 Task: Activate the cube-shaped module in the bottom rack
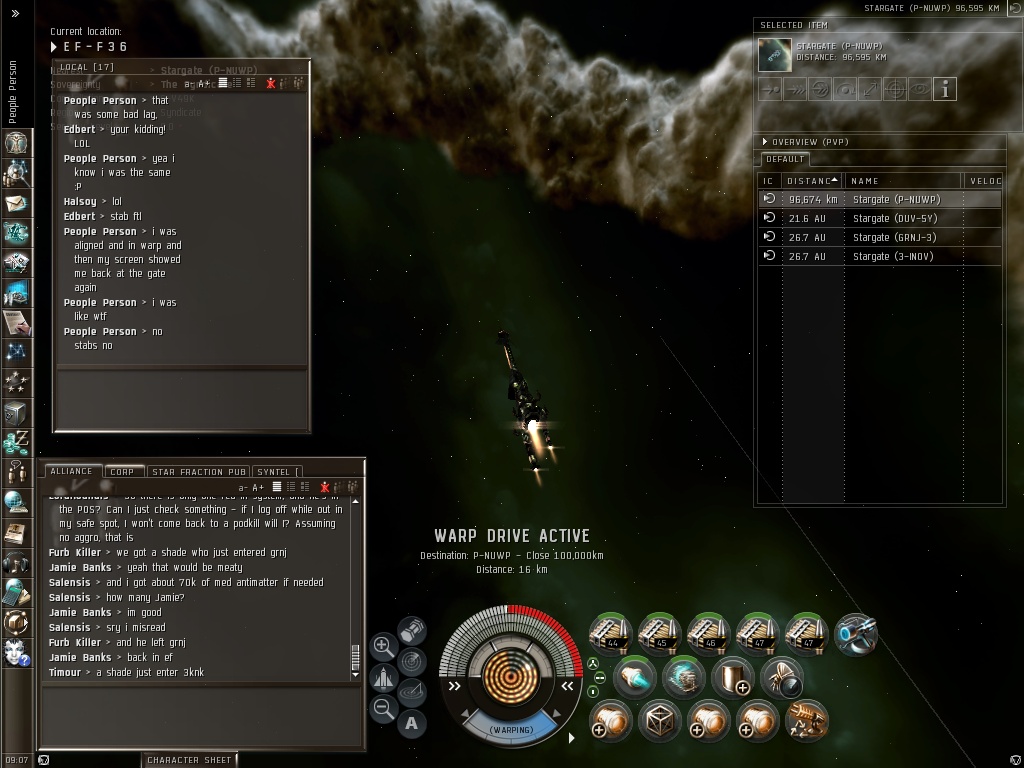coord(658,719)
